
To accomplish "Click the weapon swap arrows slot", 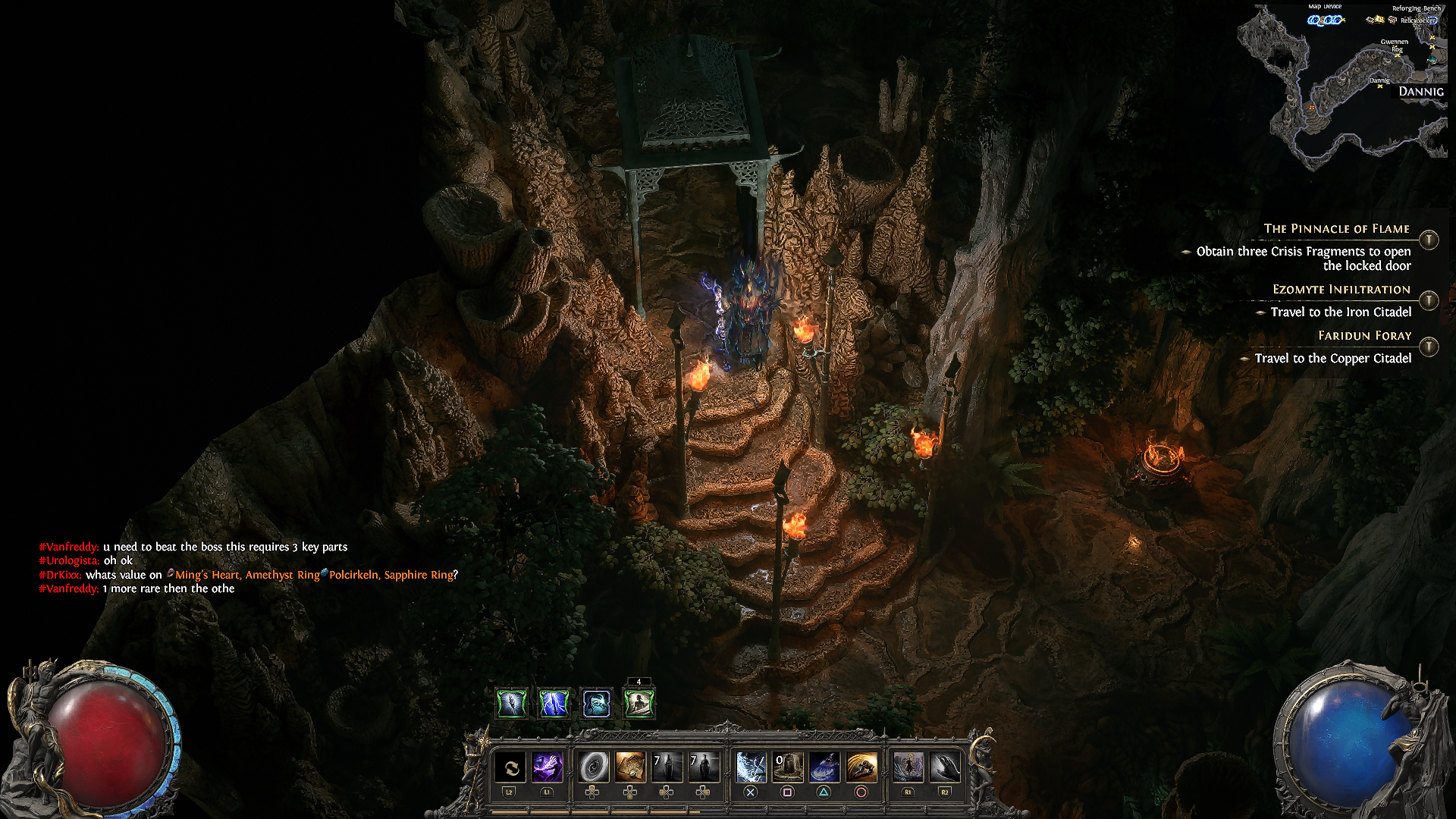I will [510, 767].
